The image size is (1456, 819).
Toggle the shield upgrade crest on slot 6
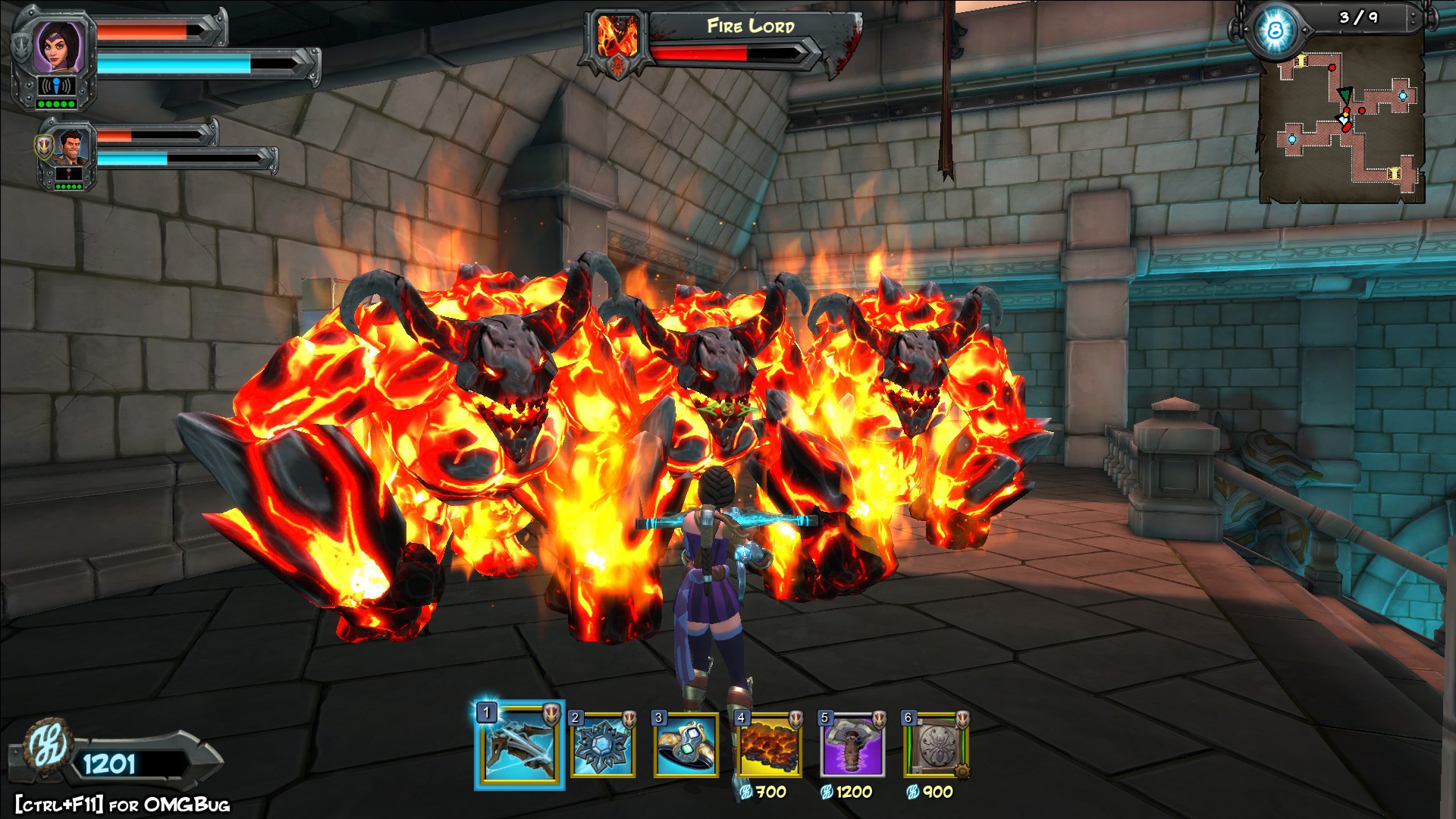click(x=962, y=720)
